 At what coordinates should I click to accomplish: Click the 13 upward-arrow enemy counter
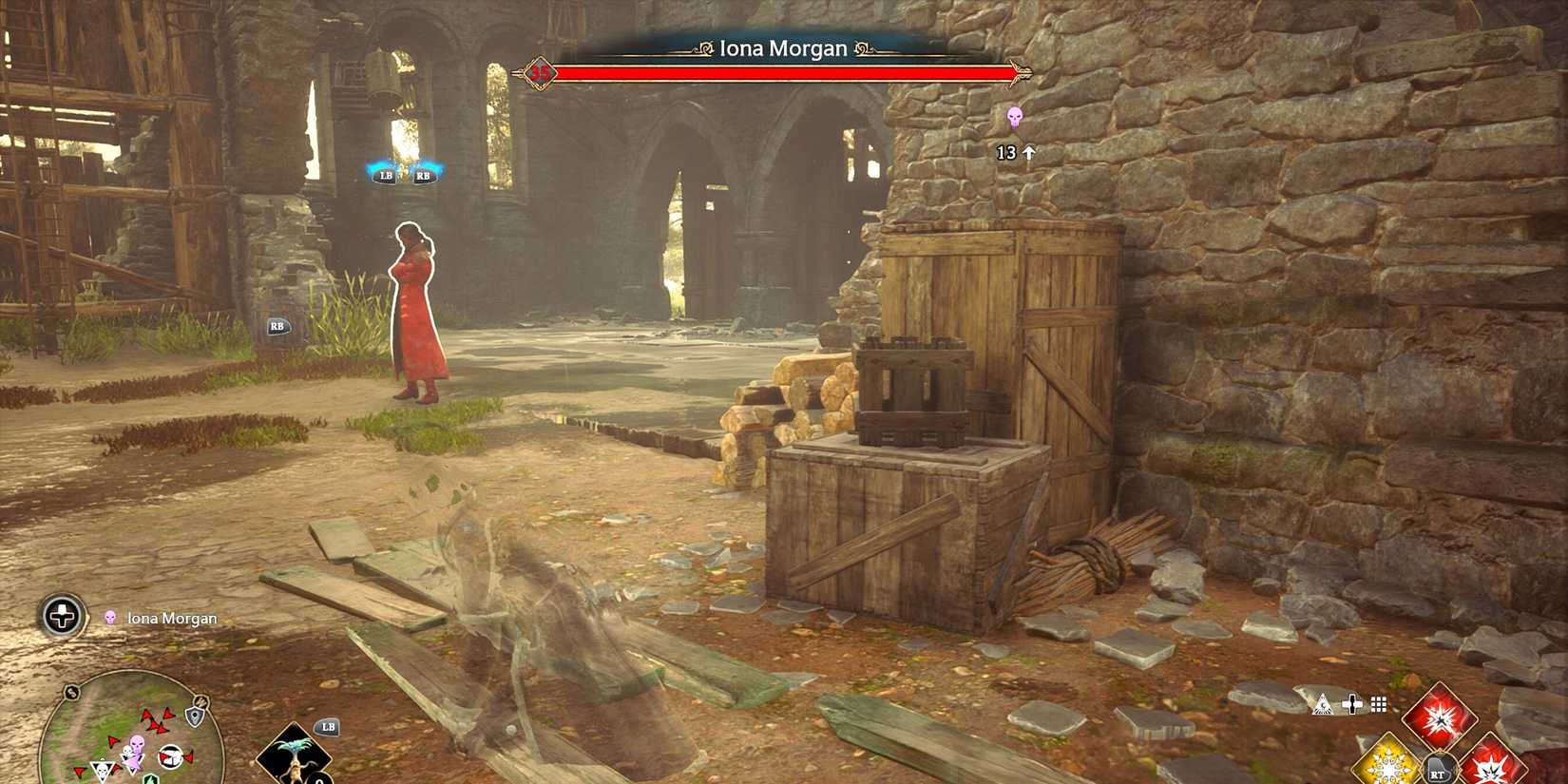pos(1013,151)
